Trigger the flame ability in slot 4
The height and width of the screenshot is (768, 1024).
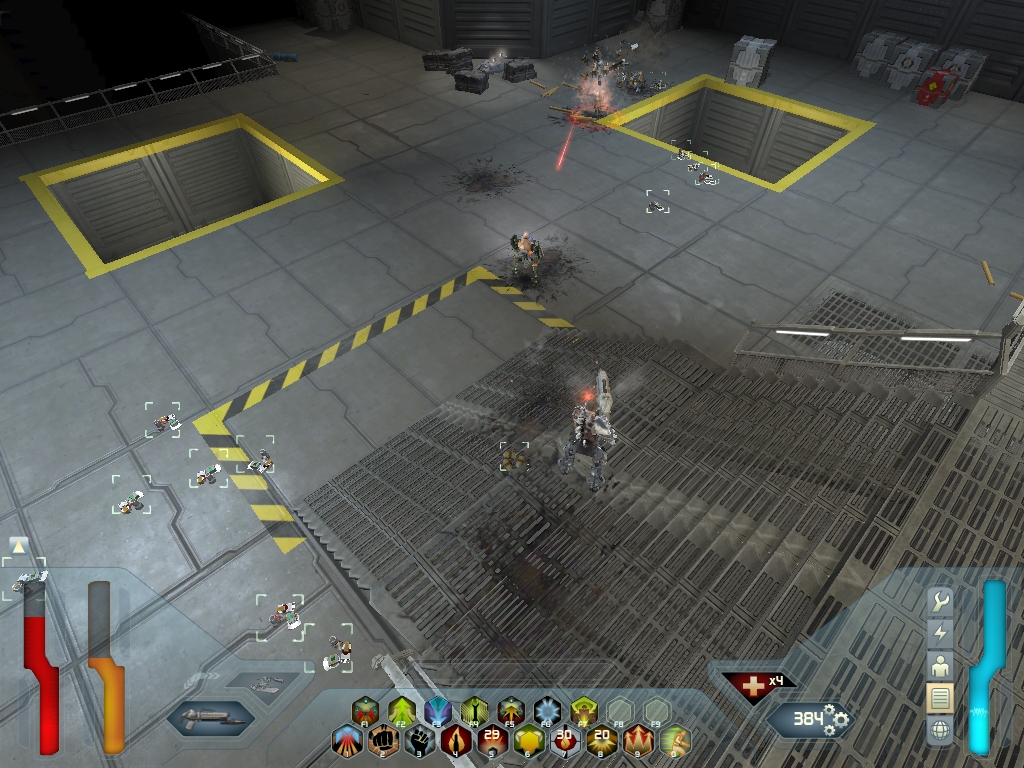tap(456, 741)
